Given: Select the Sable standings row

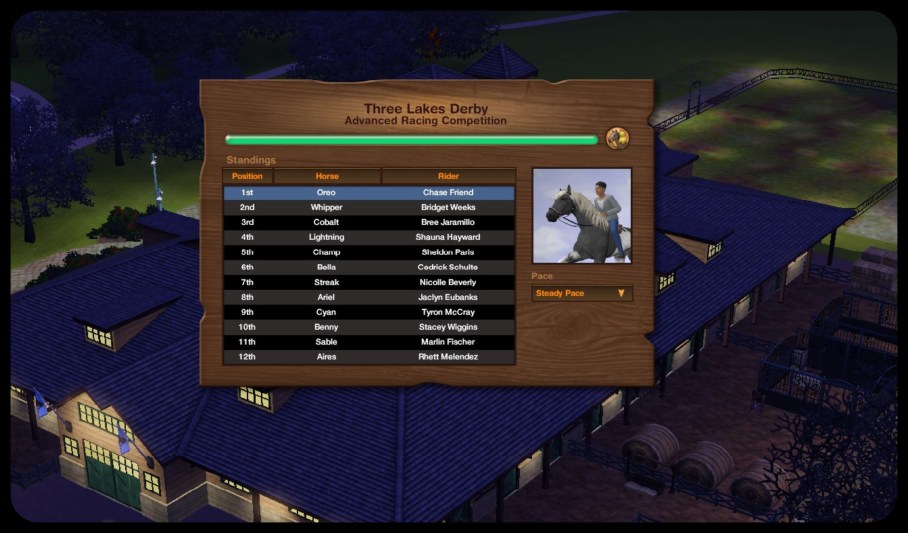Looking at the screenshot, I should point(369,342).
